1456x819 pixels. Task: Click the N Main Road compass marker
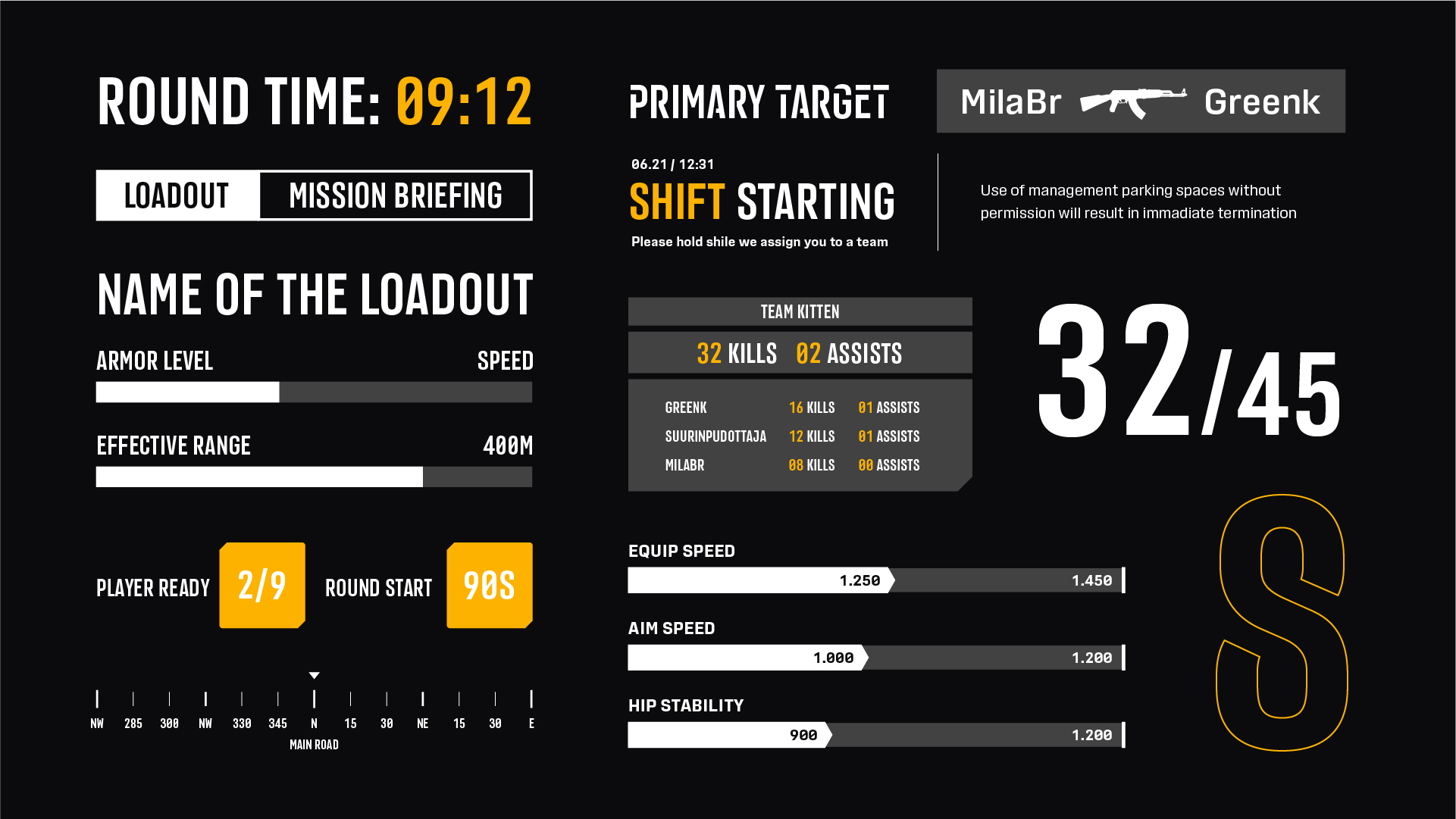[x=314, y=699]
